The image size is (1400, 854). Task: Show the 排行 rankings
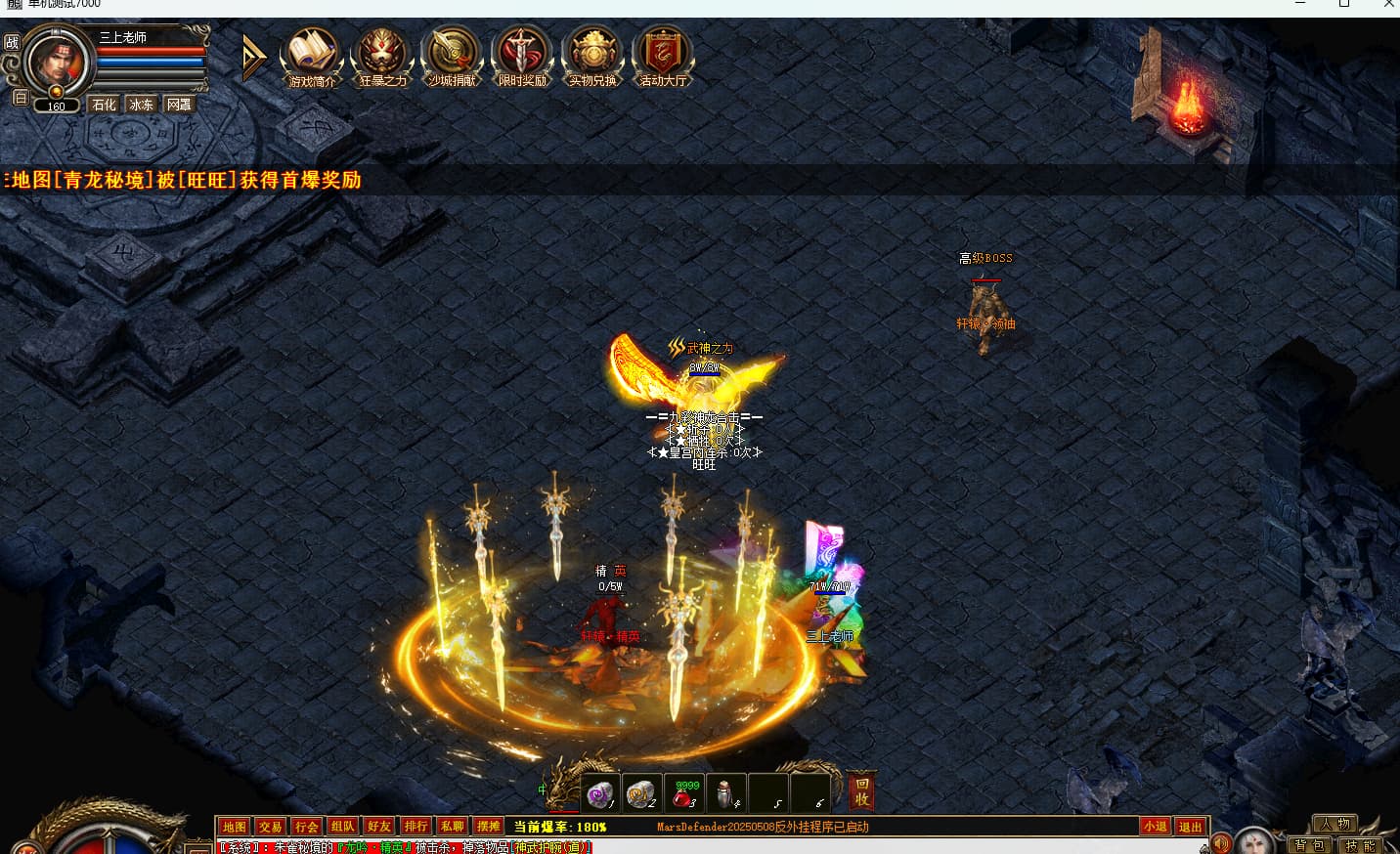416,827
